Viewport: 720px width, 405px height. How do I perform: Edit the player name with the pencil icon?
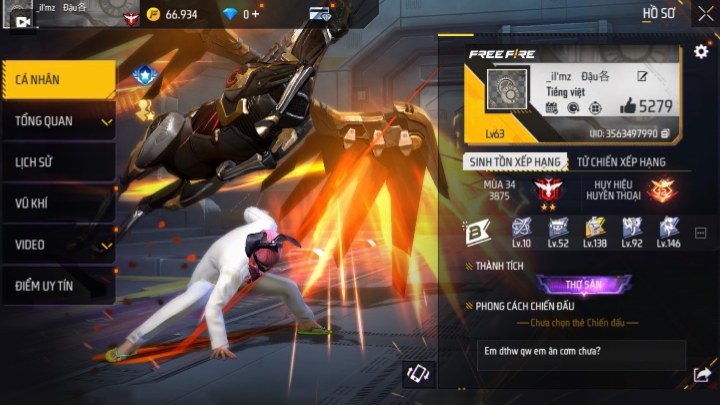pyautogui.click(x=642, y=76)
